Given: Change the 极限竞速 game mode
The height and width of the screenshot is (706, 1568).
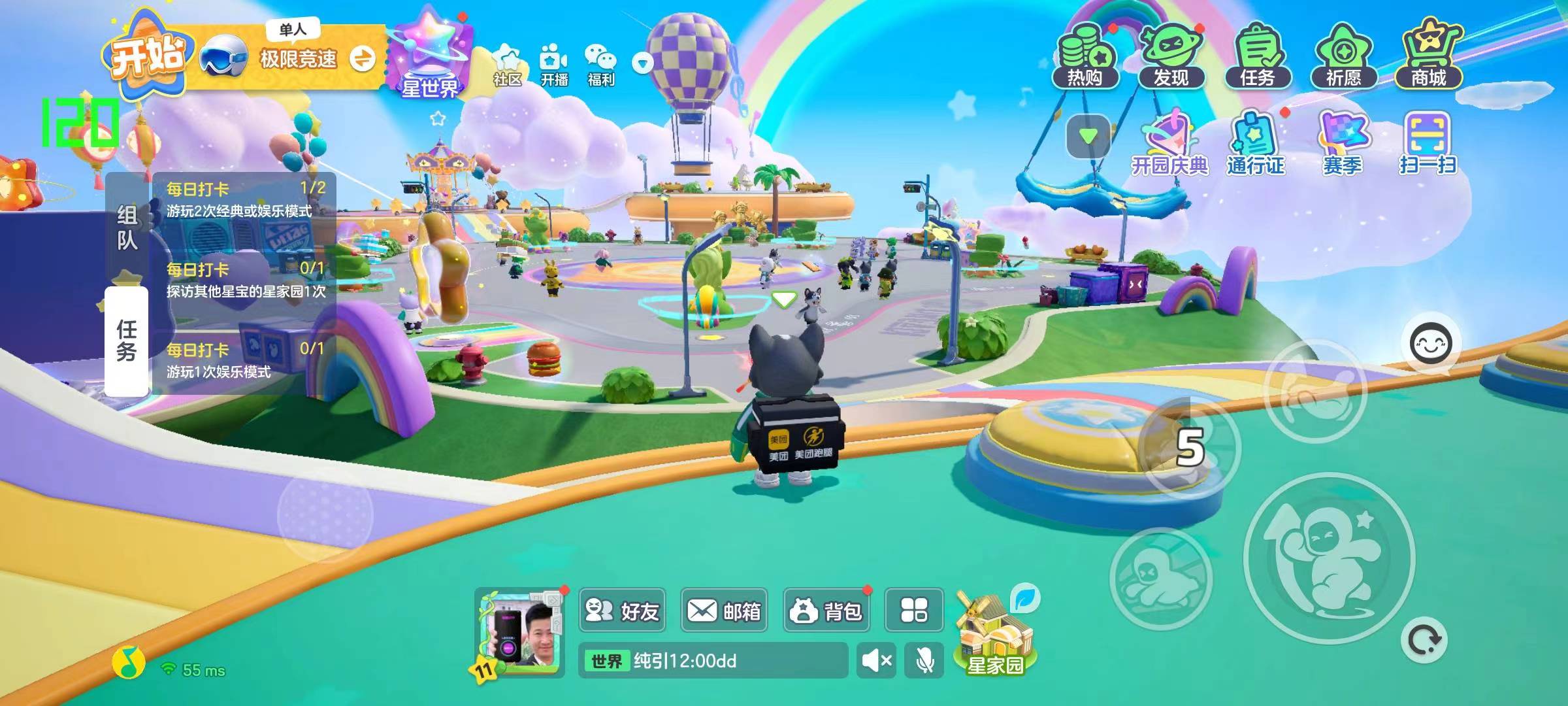Looking at the screenshot, I should click(362, 59).
